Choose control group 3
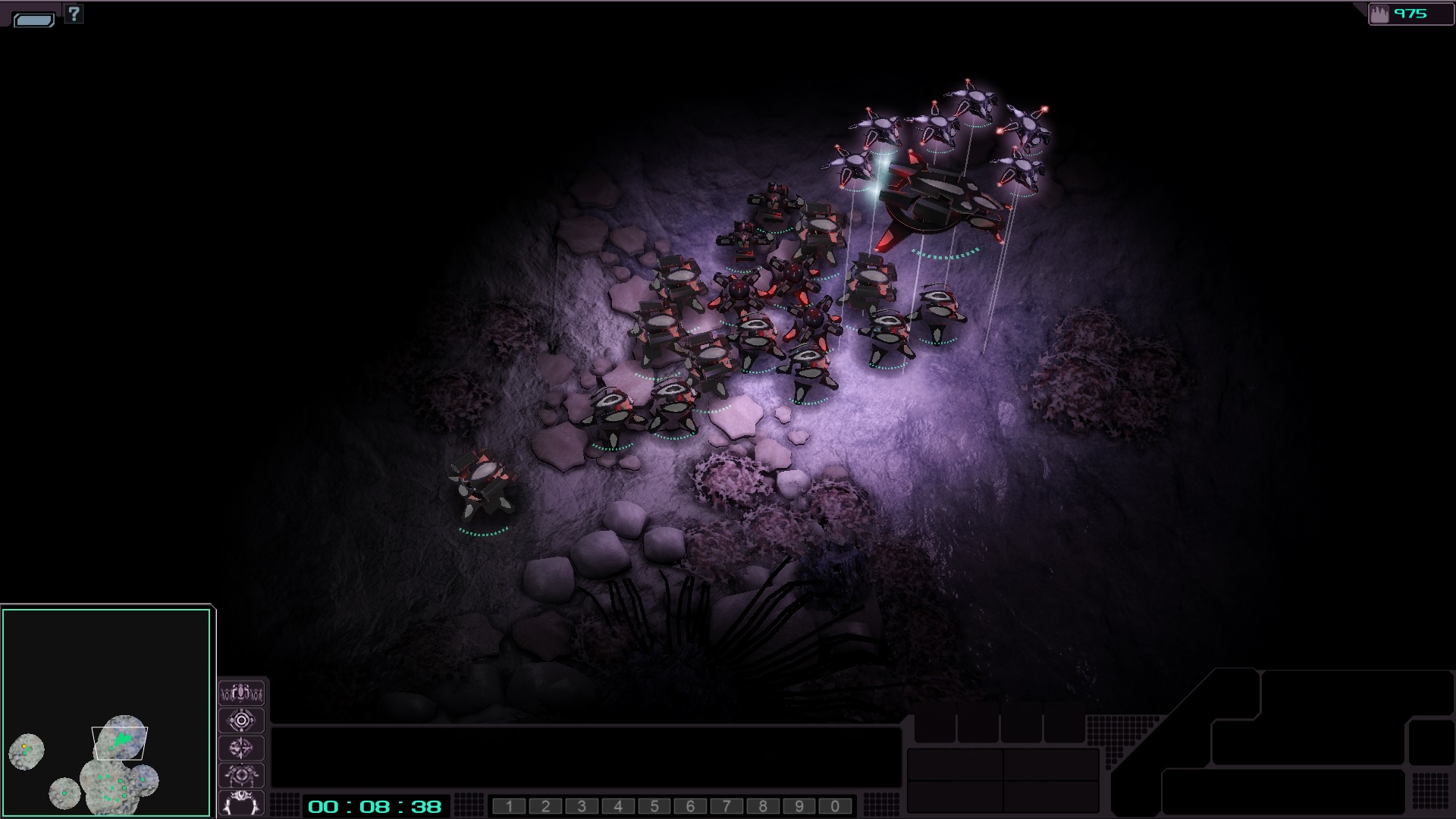The image size is (1456, 819). [582, 806]
